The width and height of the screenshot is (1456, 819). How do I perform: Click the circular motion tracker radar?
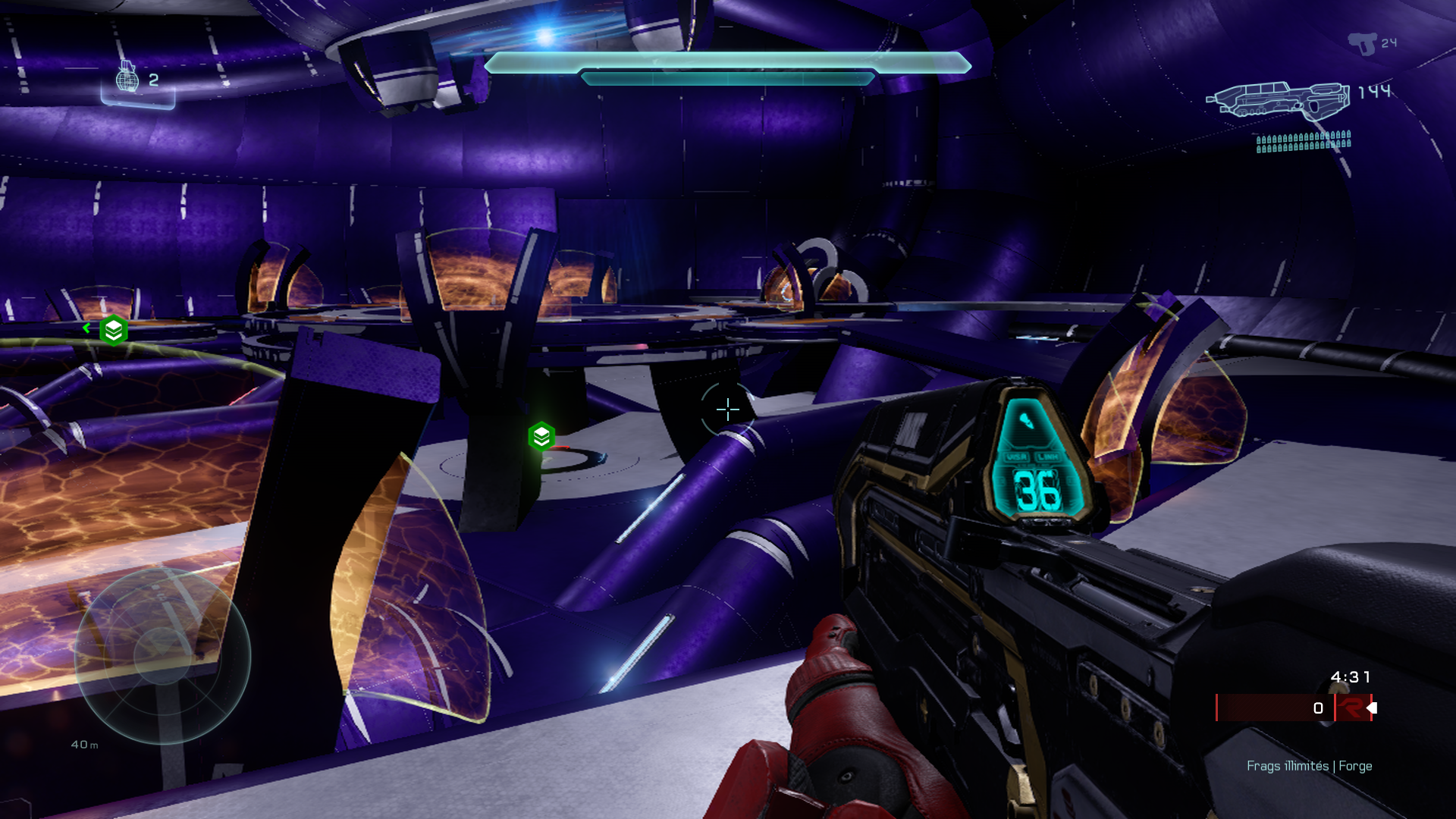pos(162,656)
